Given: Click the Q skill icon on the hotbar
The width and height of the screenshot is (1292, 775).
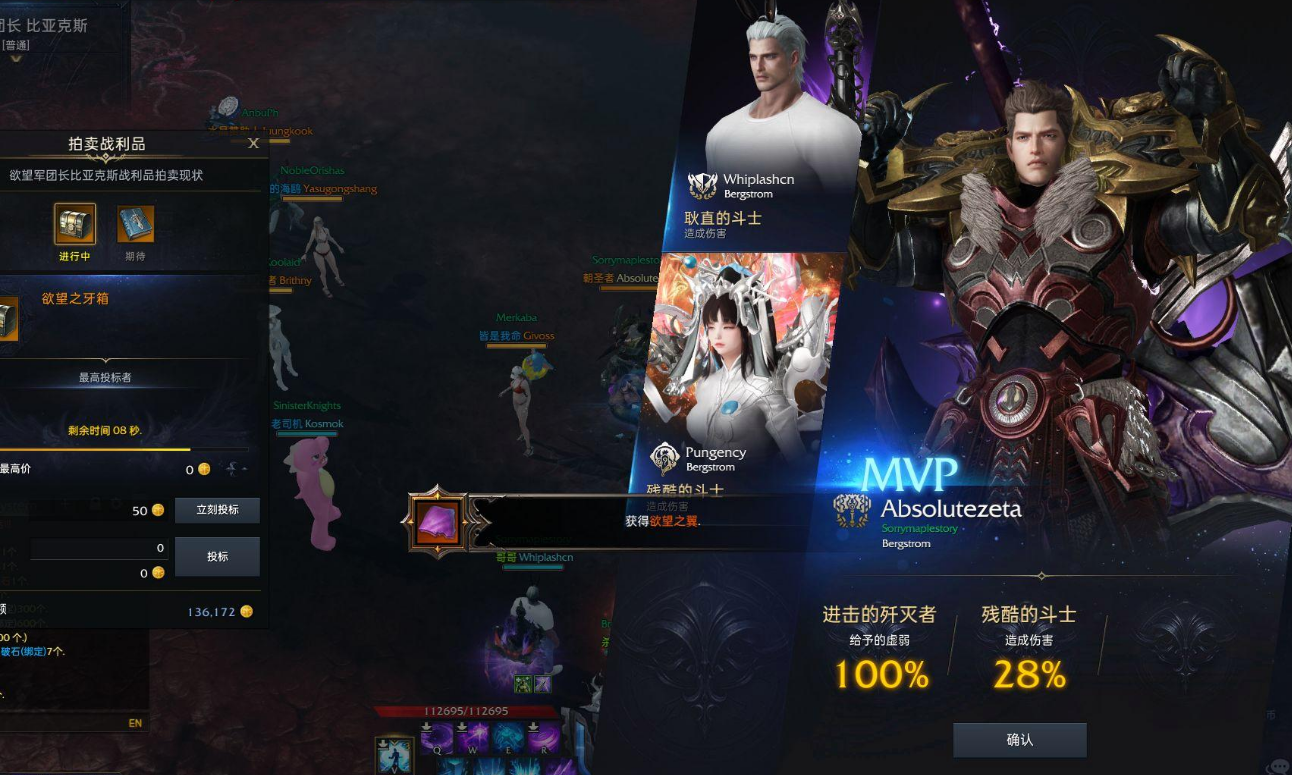Looking at the screenshot, I should click(x=437, y=742).
